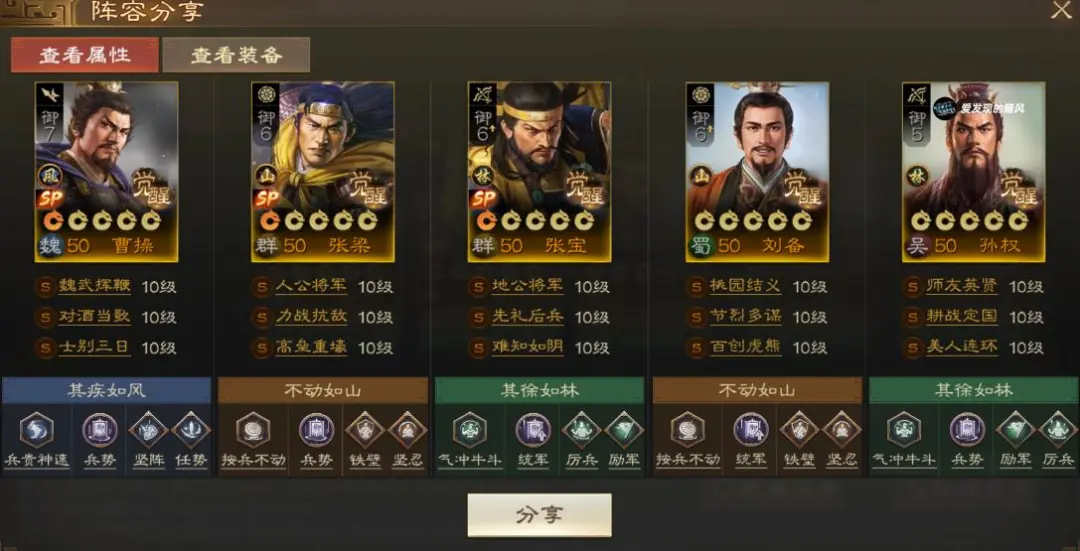Screen dimensions: 1080x551
Task: Pick the 孙权 general card
Action: 973,171
